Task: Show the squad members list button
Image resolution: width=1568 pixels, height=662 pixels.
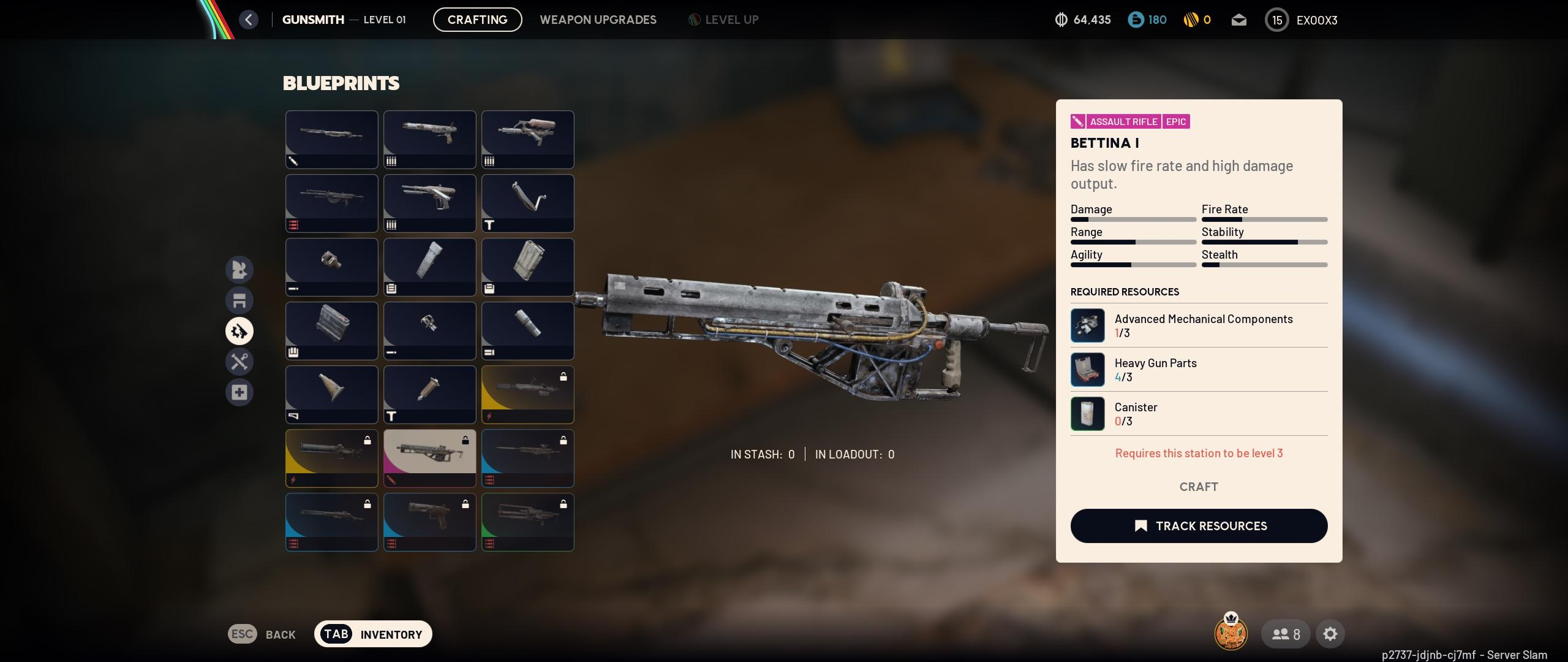Action: pyautogui.click(x=1286, y=634)
